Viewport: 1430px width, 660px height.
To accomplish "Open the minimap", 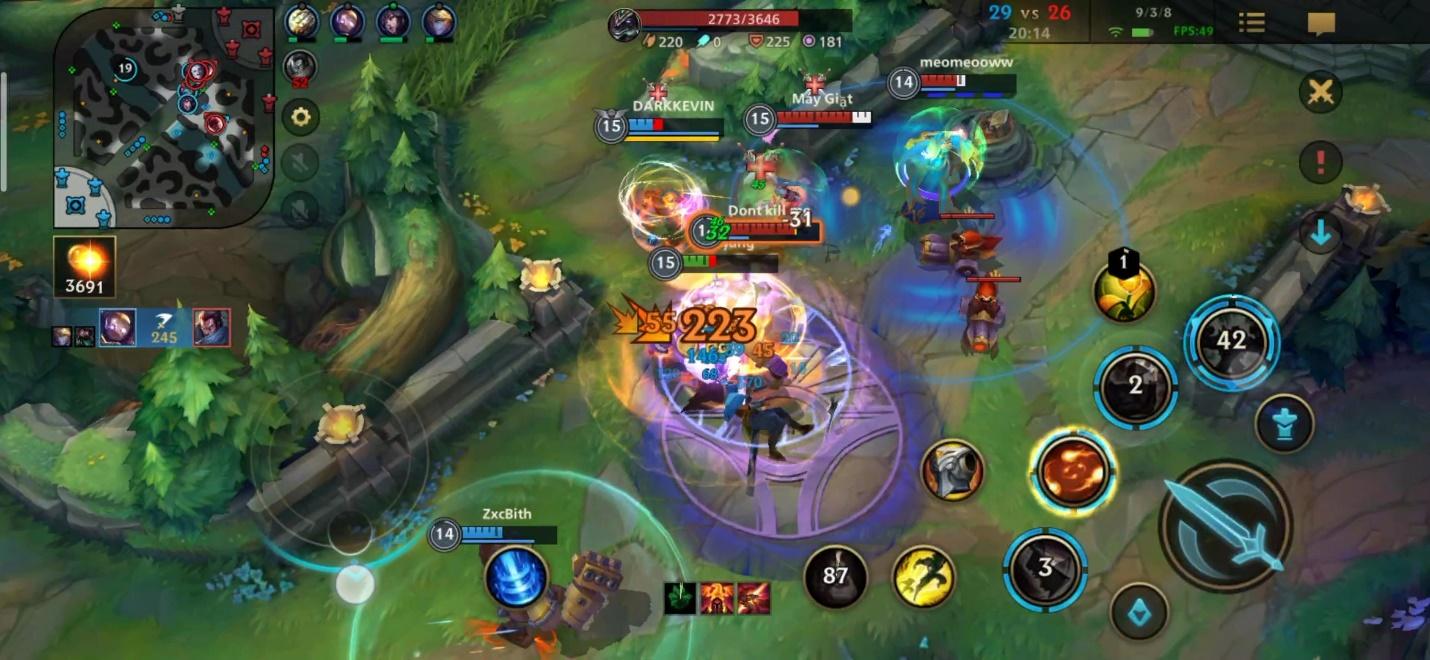I will click(164, 118).
